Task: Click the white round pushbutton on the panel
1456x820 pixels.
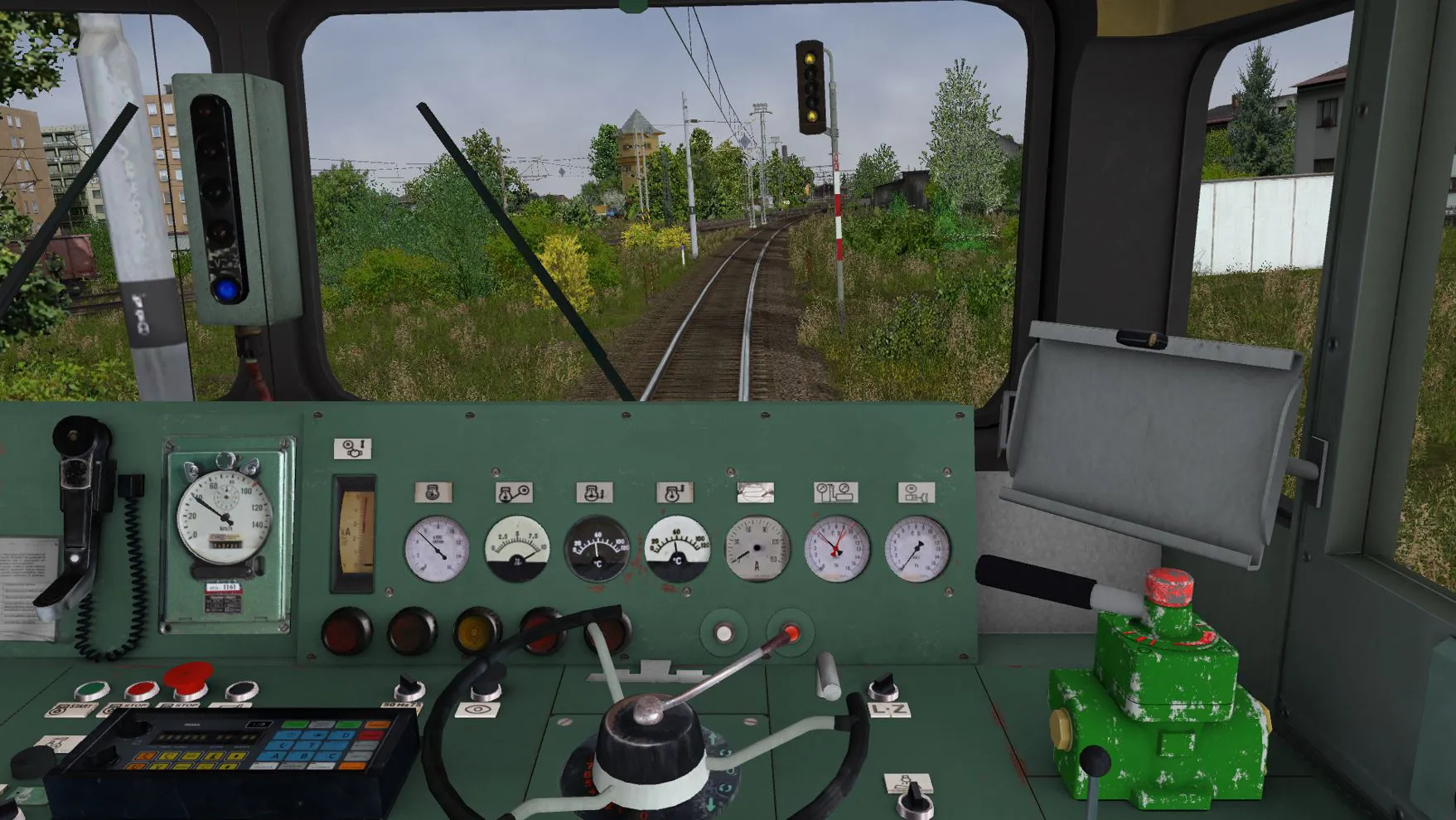Action: pyautogui.click(x=723, y=633)
